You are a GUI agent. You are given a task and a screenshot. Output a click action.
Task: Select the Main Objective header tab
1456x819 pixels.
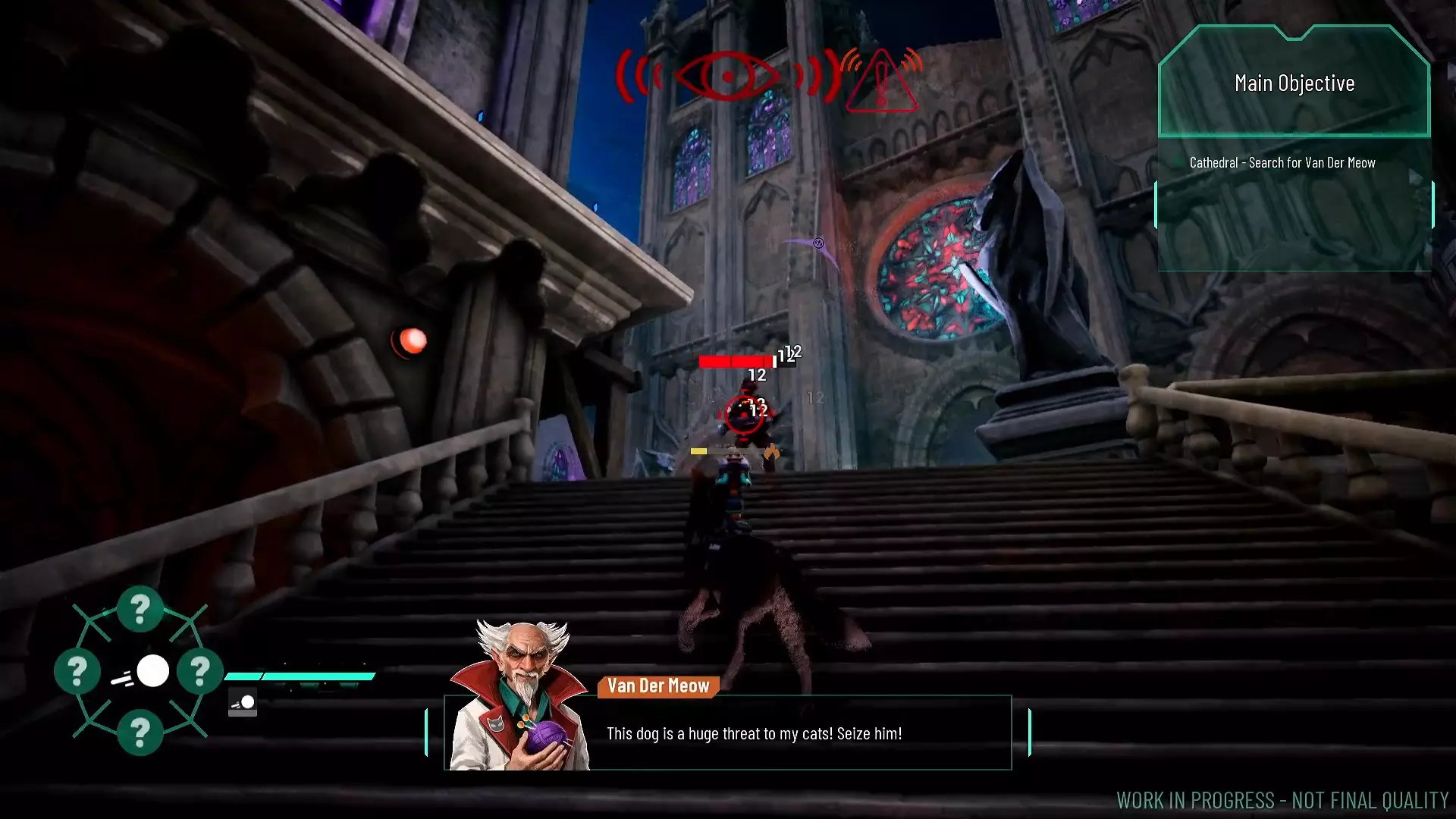1294,83
